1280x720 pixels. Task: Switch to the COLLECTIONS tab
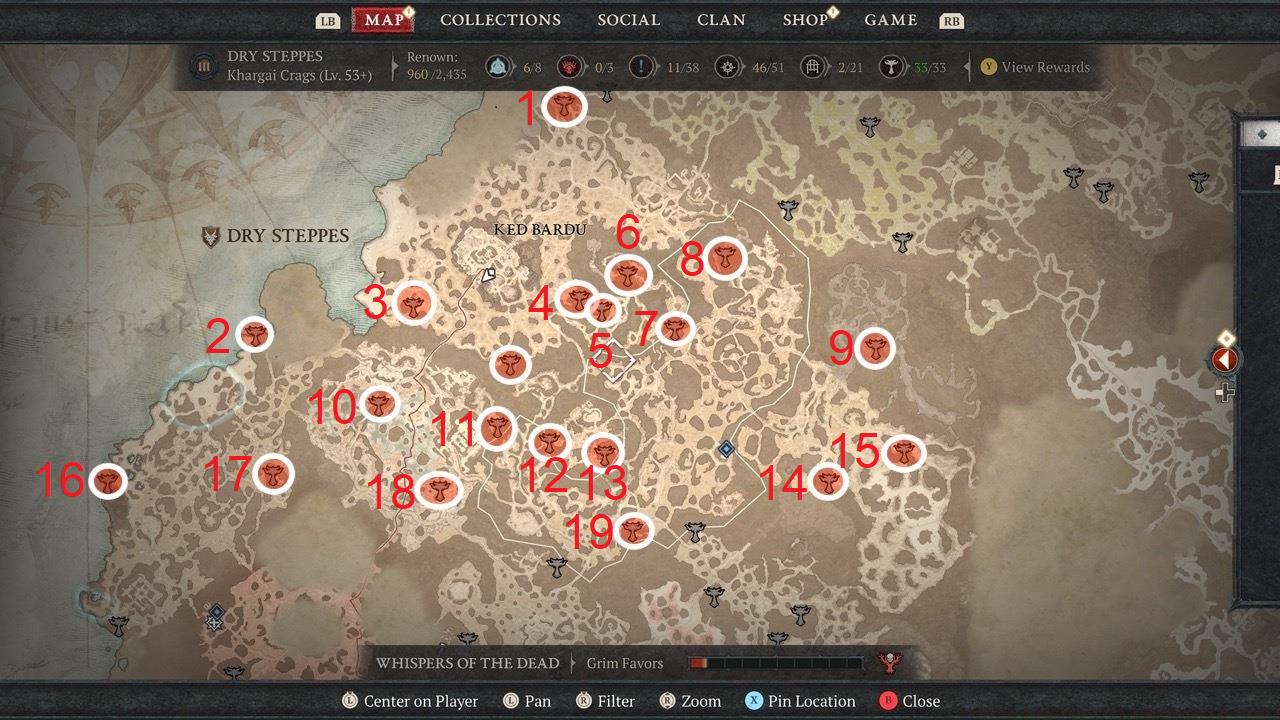click(500, 19)
